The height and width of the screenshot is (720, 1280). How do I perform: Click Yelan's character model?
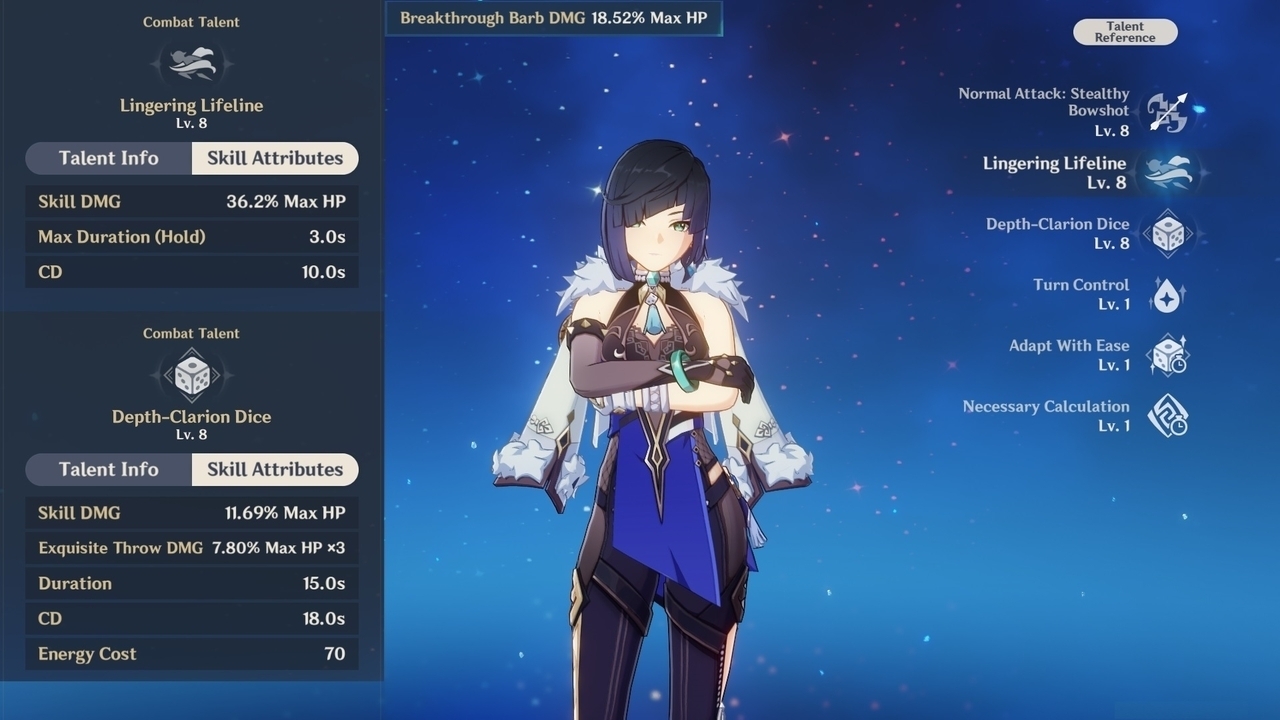[x=650, y=400]
